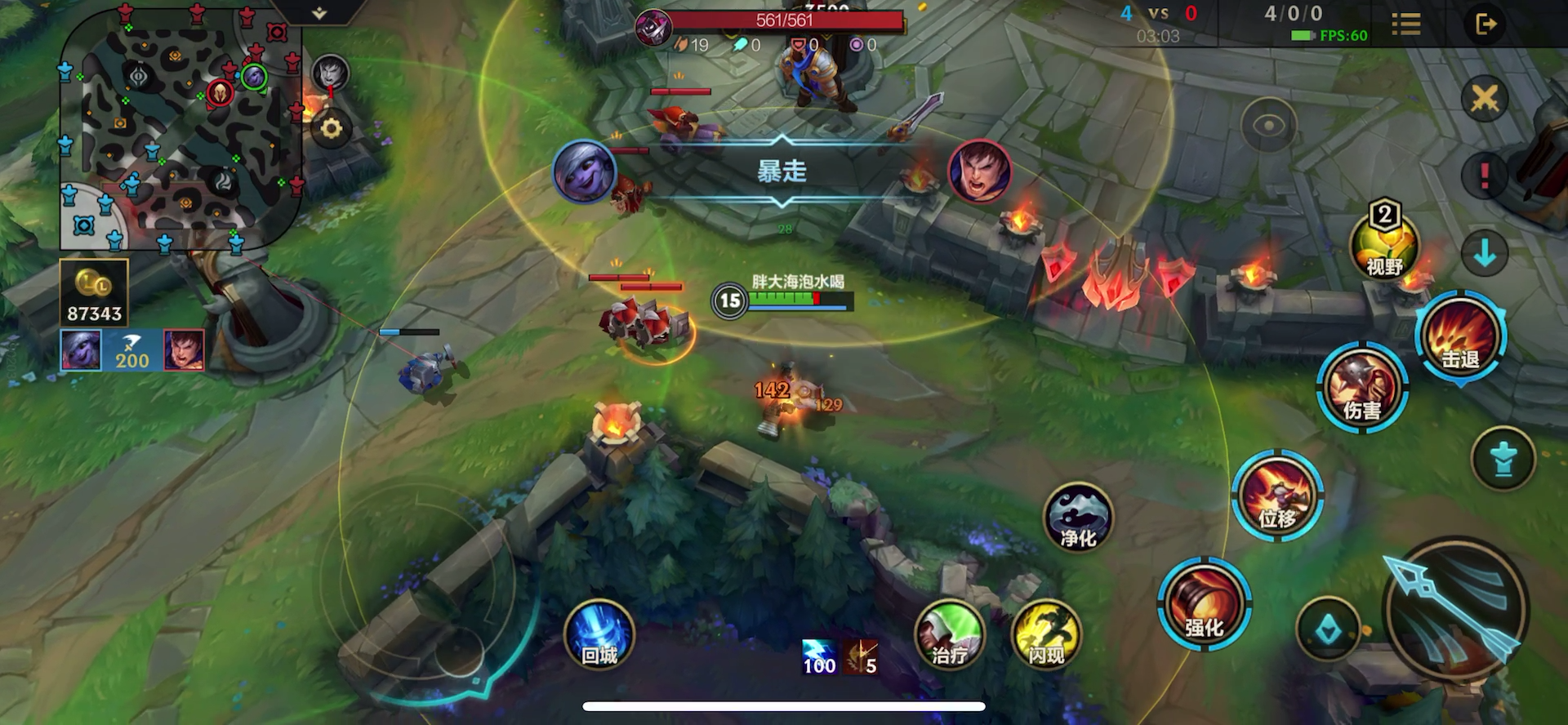The width and height of the screenshot is (1568, 725).
Task: Open the minimap
Action: (x=181, y=131)
